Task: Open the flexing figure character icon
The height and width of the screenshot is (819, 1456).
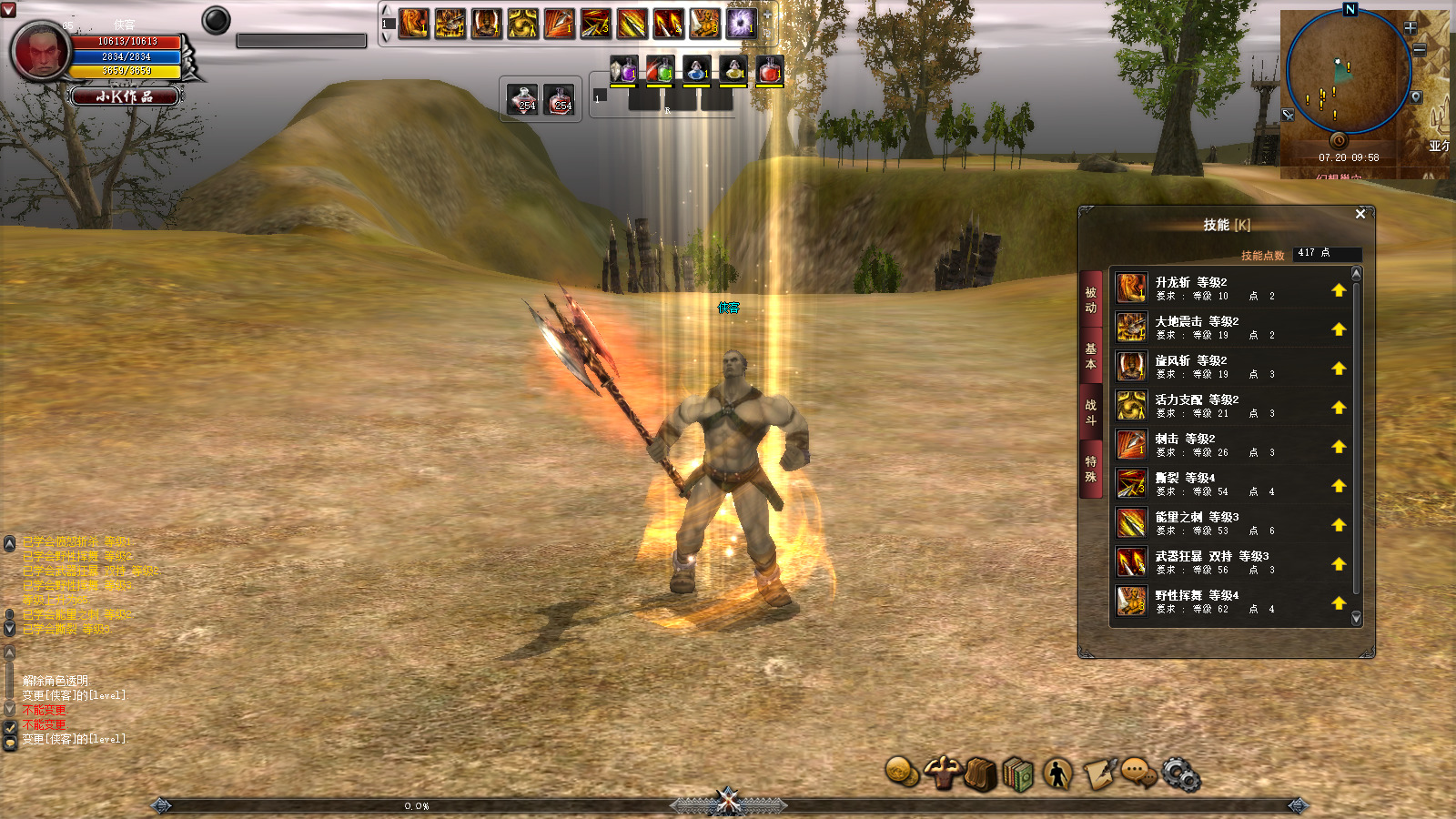Action: pyautogui.click(x=942, y=773)
